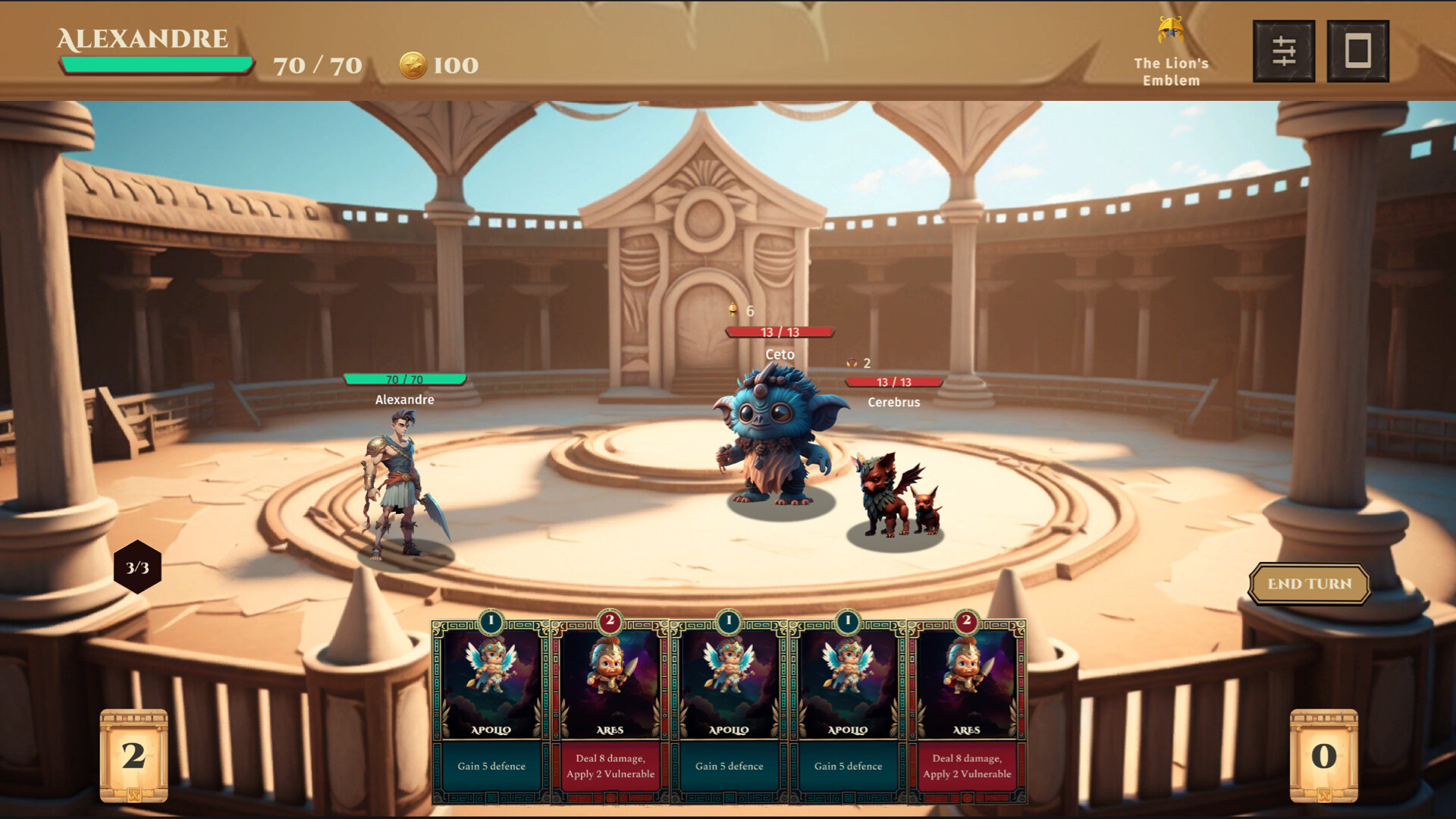Screen dimensions: 1456x819
Task: Click Alexandre's green health bar
Action: 403,378
